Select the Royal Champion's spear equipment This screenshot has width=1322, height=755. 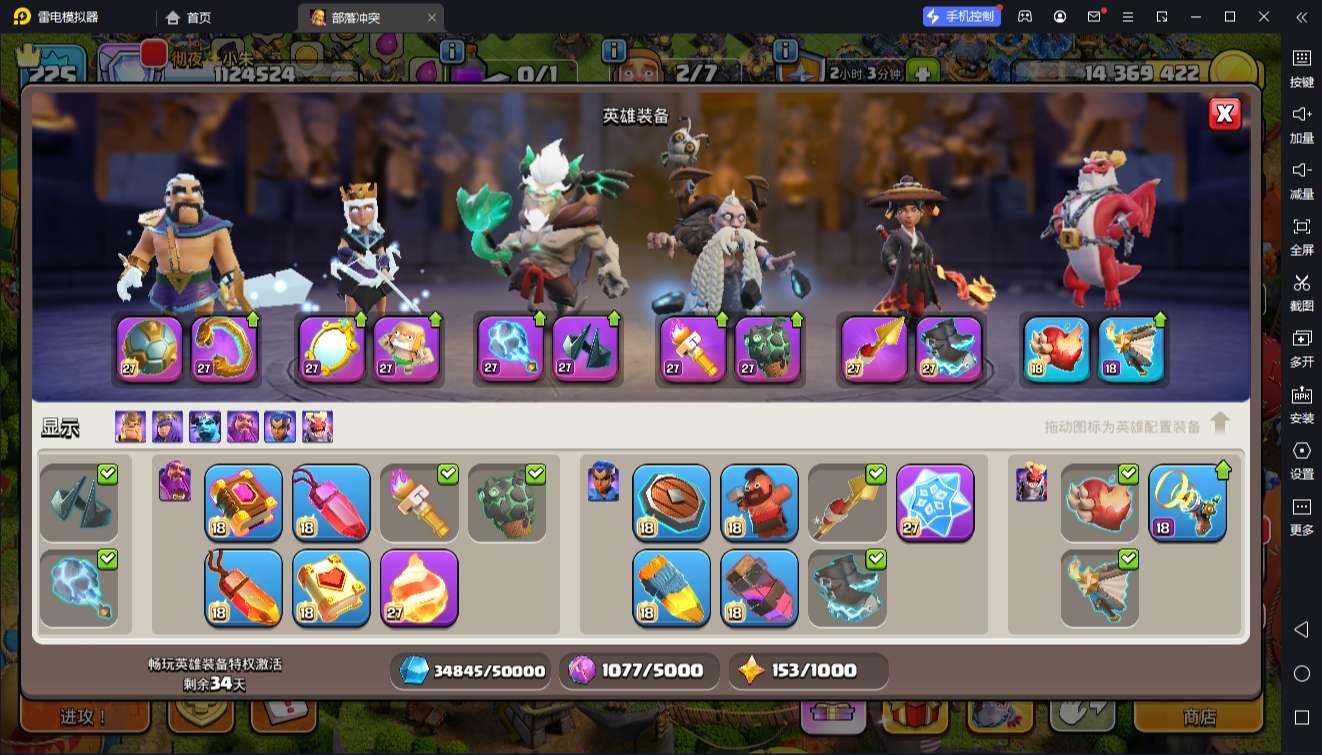[873, 349]
